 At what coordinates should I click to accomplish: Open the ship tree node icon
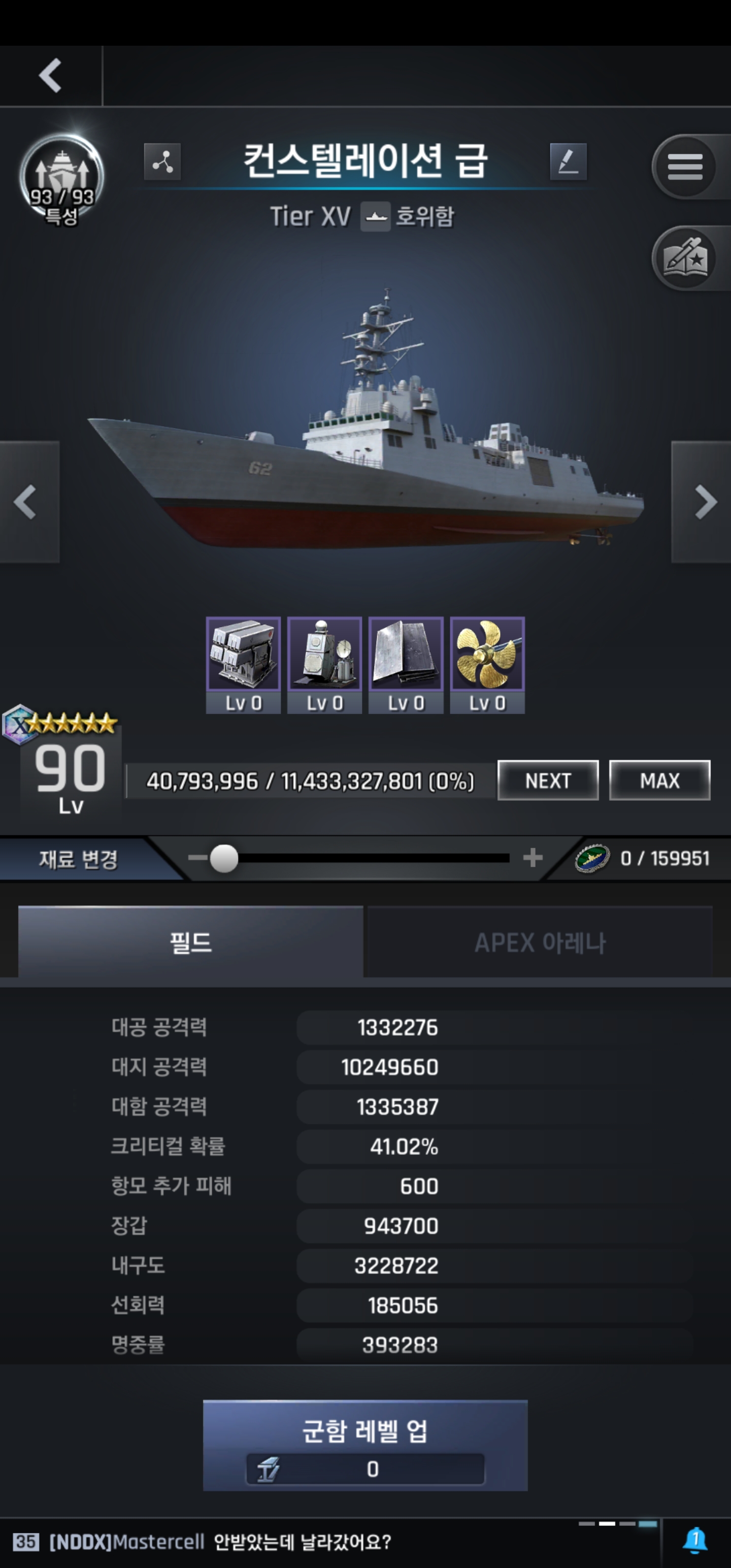pos(162,162)
